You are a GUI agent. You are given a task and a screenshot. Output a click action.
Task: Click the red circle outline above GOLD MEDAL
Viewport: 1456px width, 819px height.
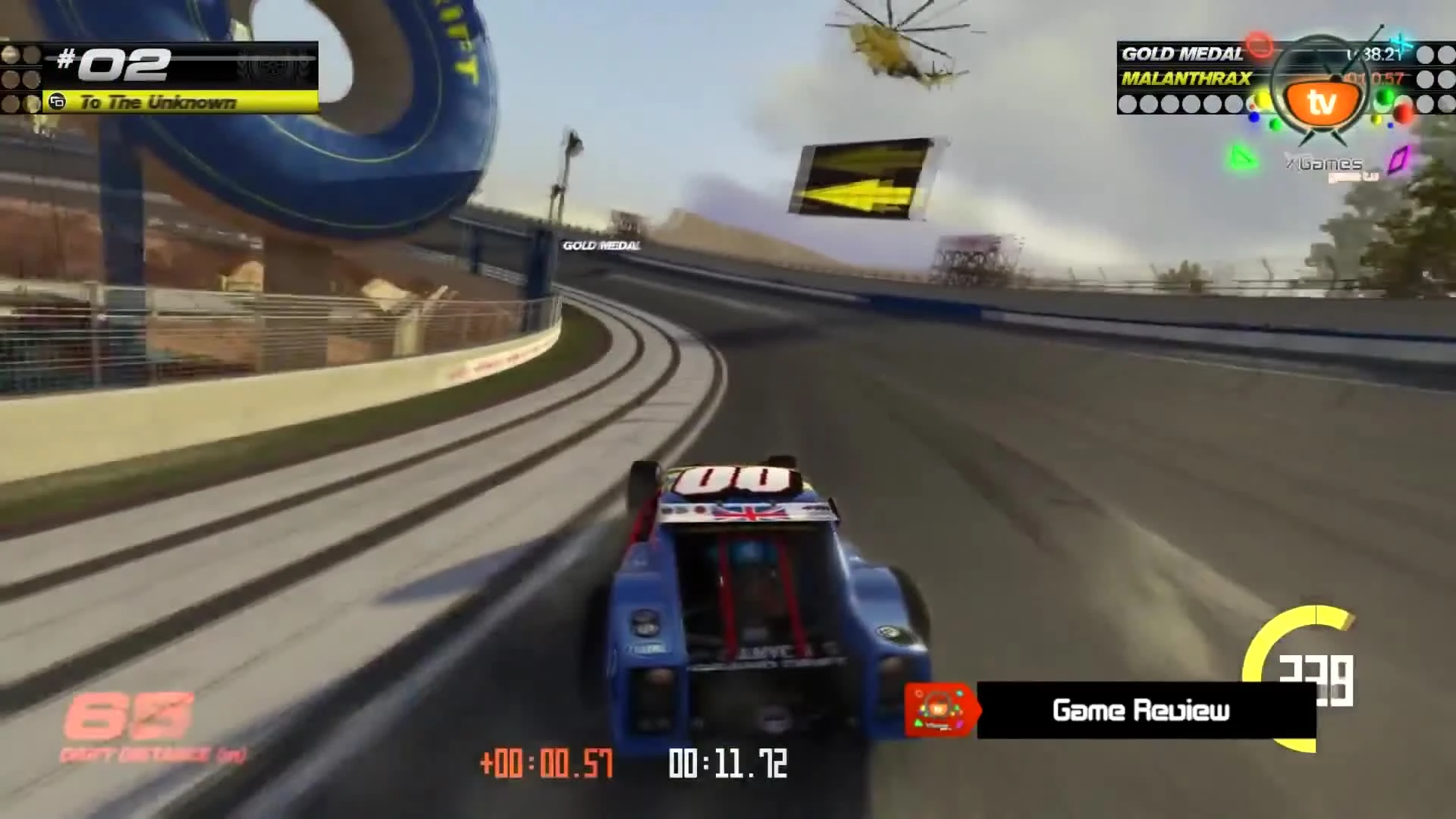click(1259, 45)
